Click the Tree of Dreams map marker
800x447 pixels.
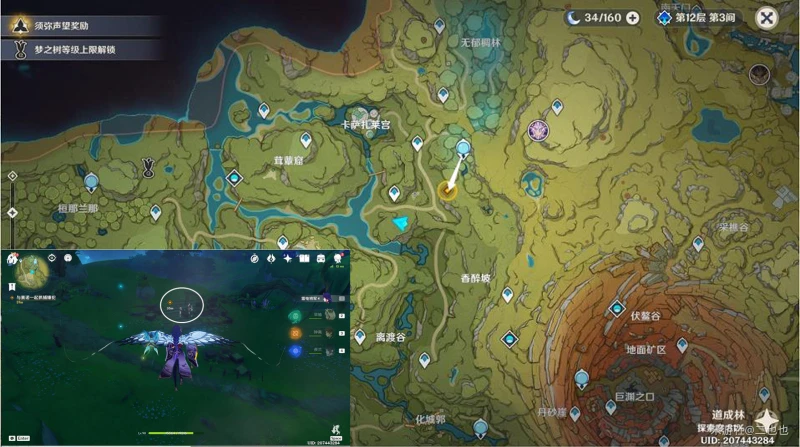[x=149, y=167]
